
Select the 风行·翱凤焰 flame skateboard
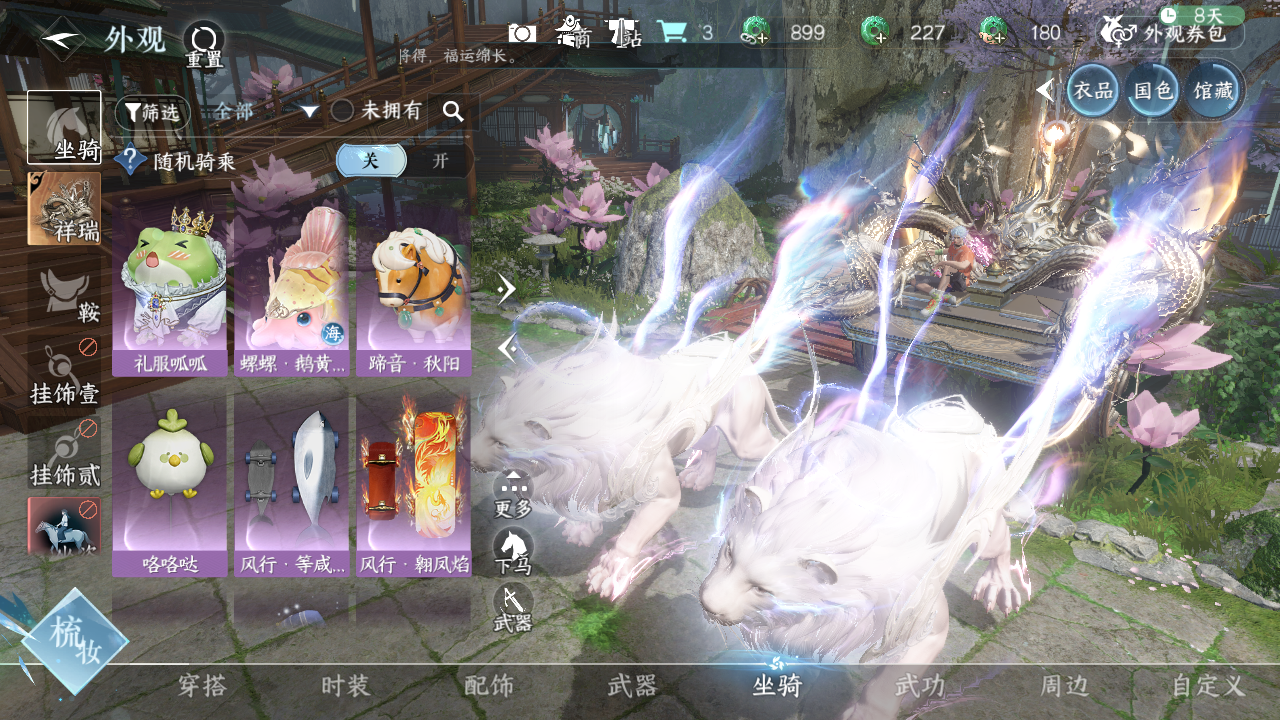[413, 485]
